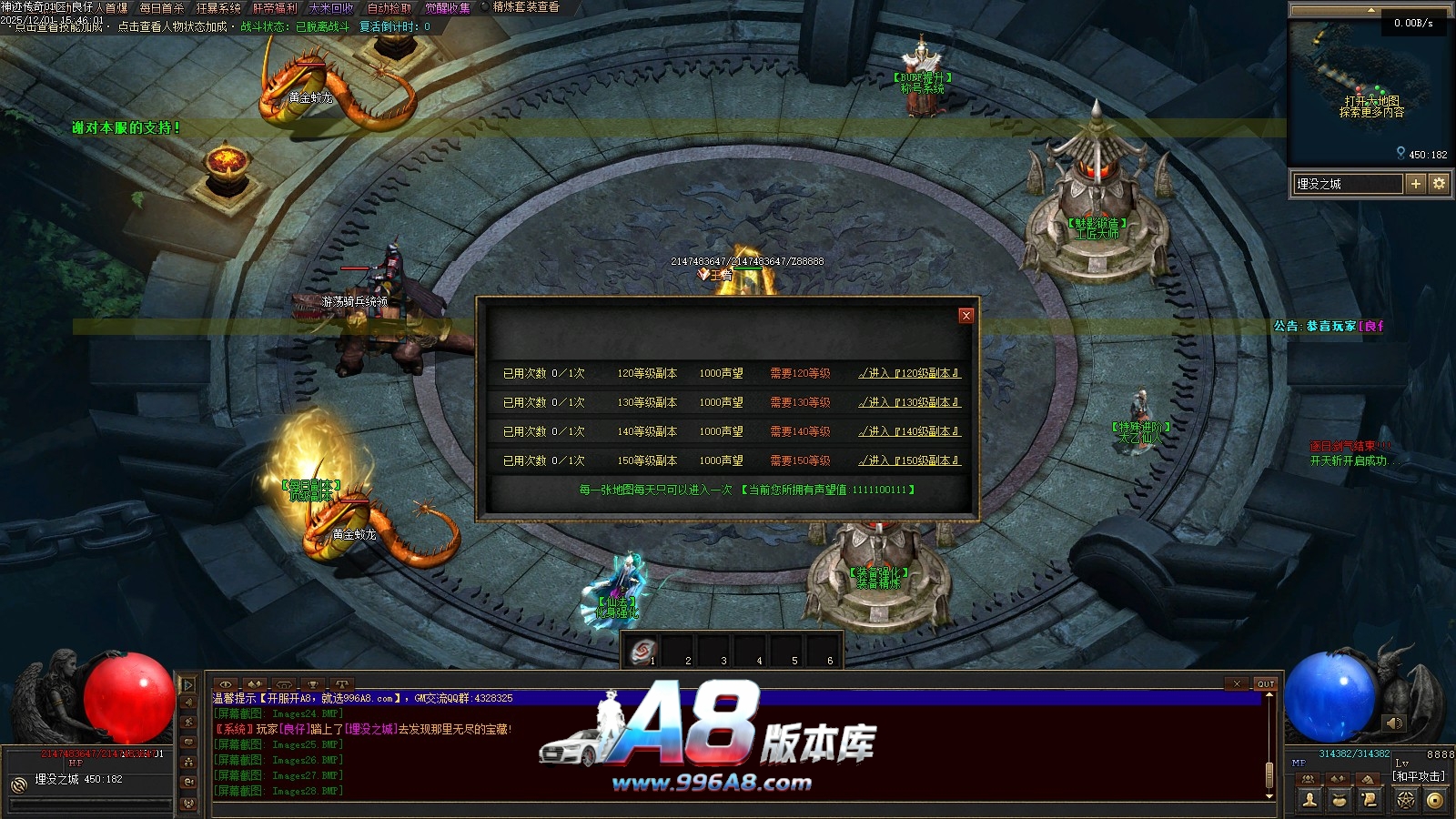Toggle 自动捡取 auto pickup
Image resolution: width=1456 pixels, height=819 pixels.
click(x=389, y=8)
